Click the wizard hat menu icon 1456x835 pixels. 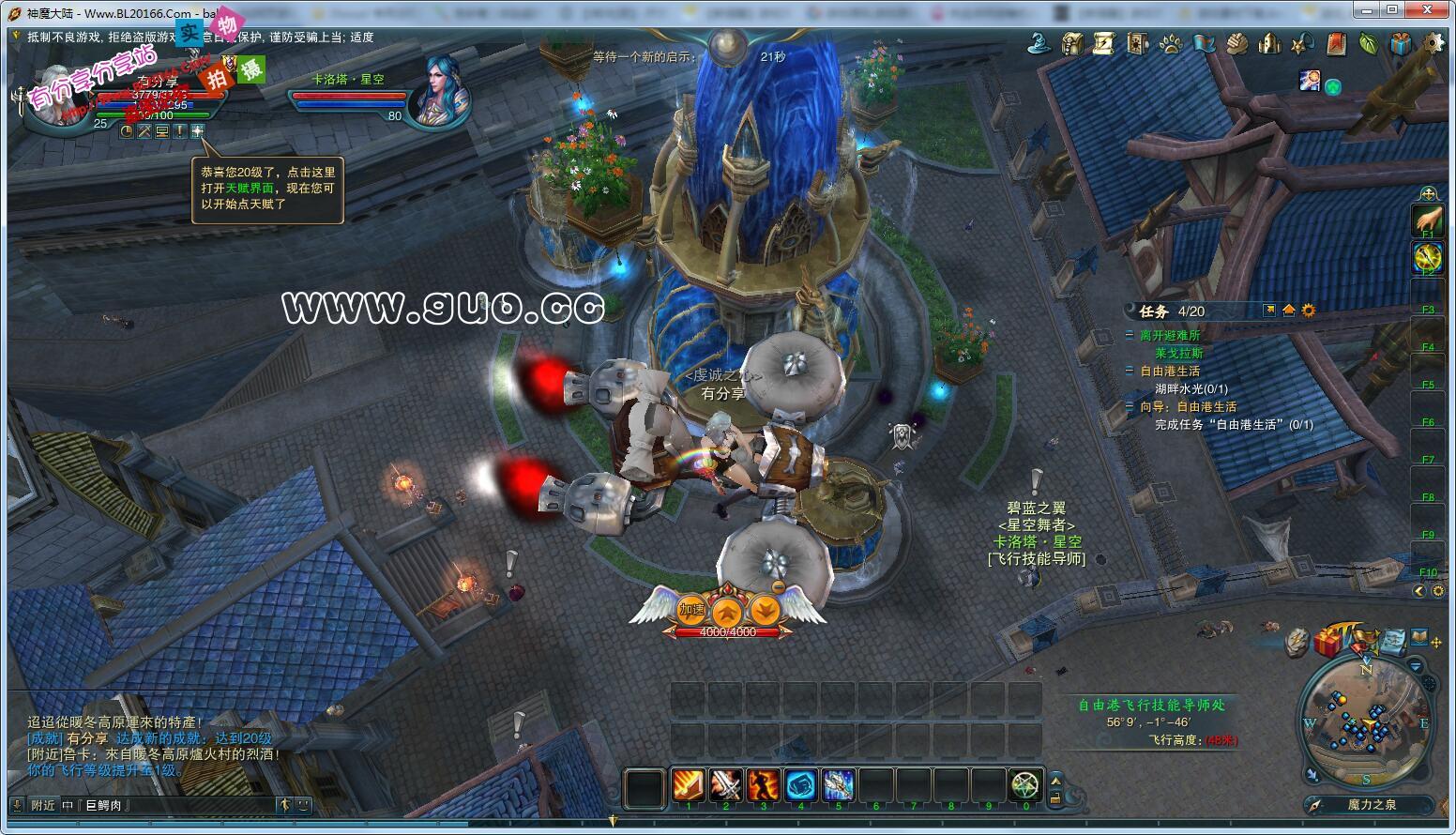[x=1039, y=43]
